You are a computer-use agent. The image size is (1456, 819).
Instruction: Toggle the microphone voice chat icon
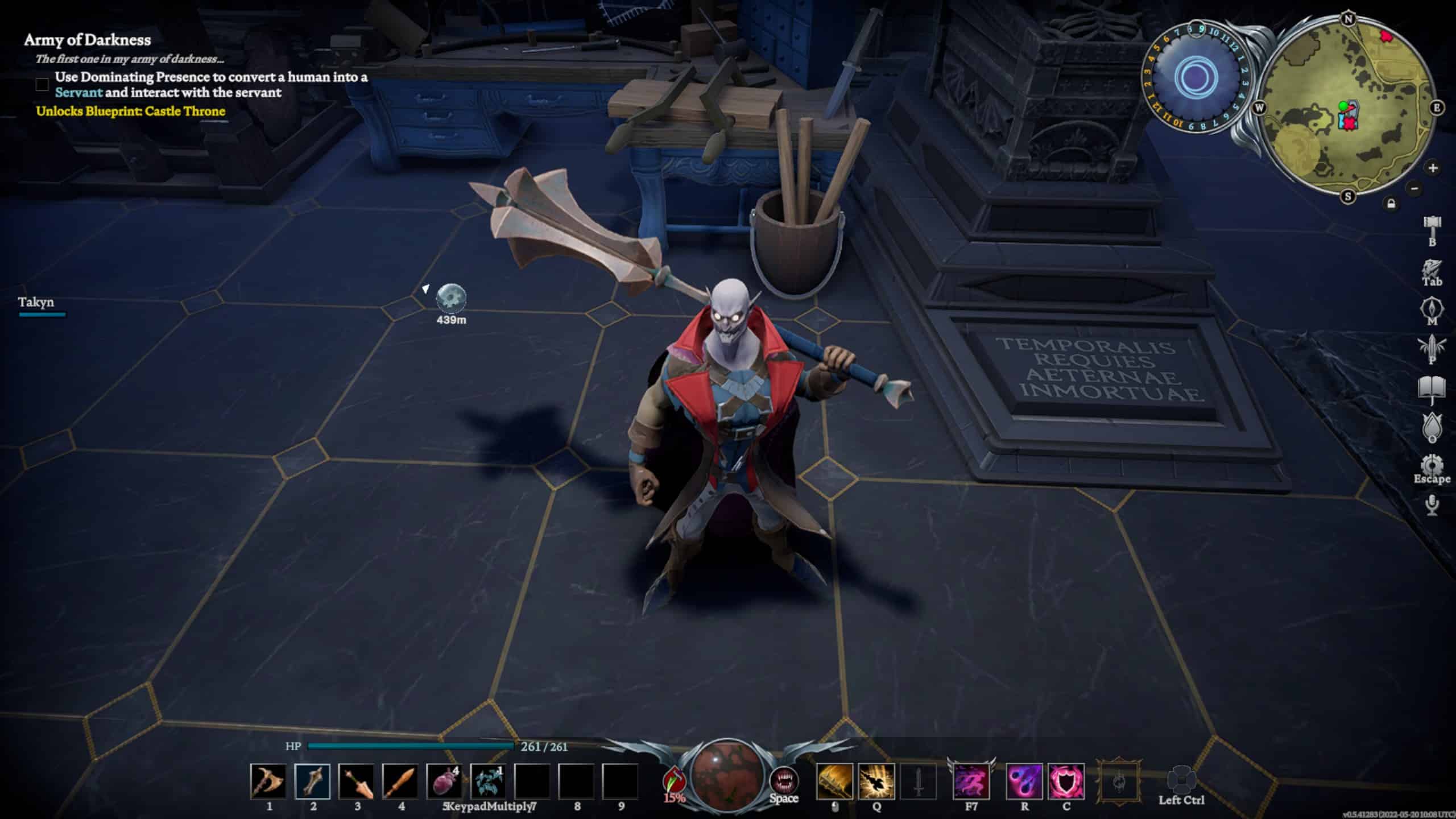click(1432, 504)
